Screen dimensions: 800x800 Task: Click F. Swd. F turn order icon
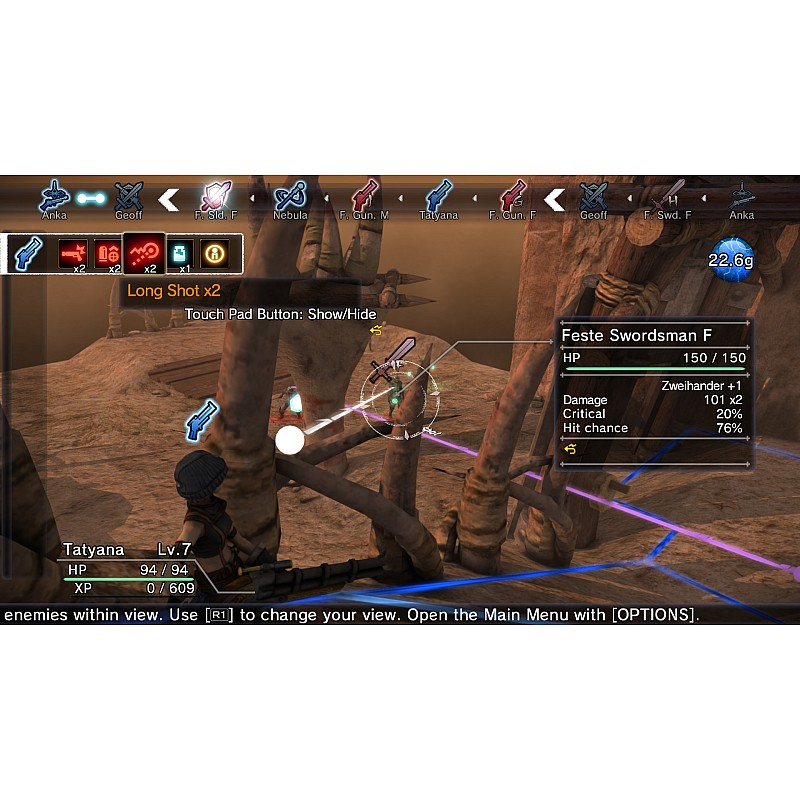[x=667, y=196]
